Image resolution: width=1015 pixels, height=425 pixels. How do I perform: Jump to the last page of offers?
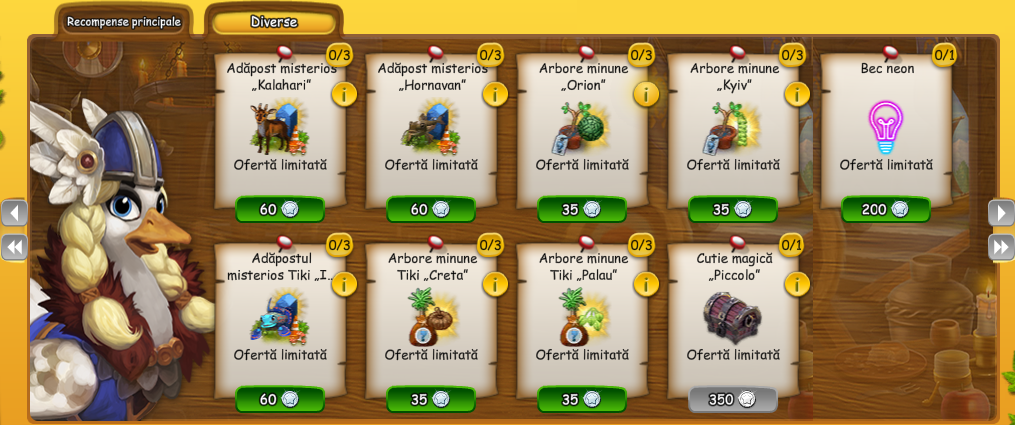(x=1001, y=246)
